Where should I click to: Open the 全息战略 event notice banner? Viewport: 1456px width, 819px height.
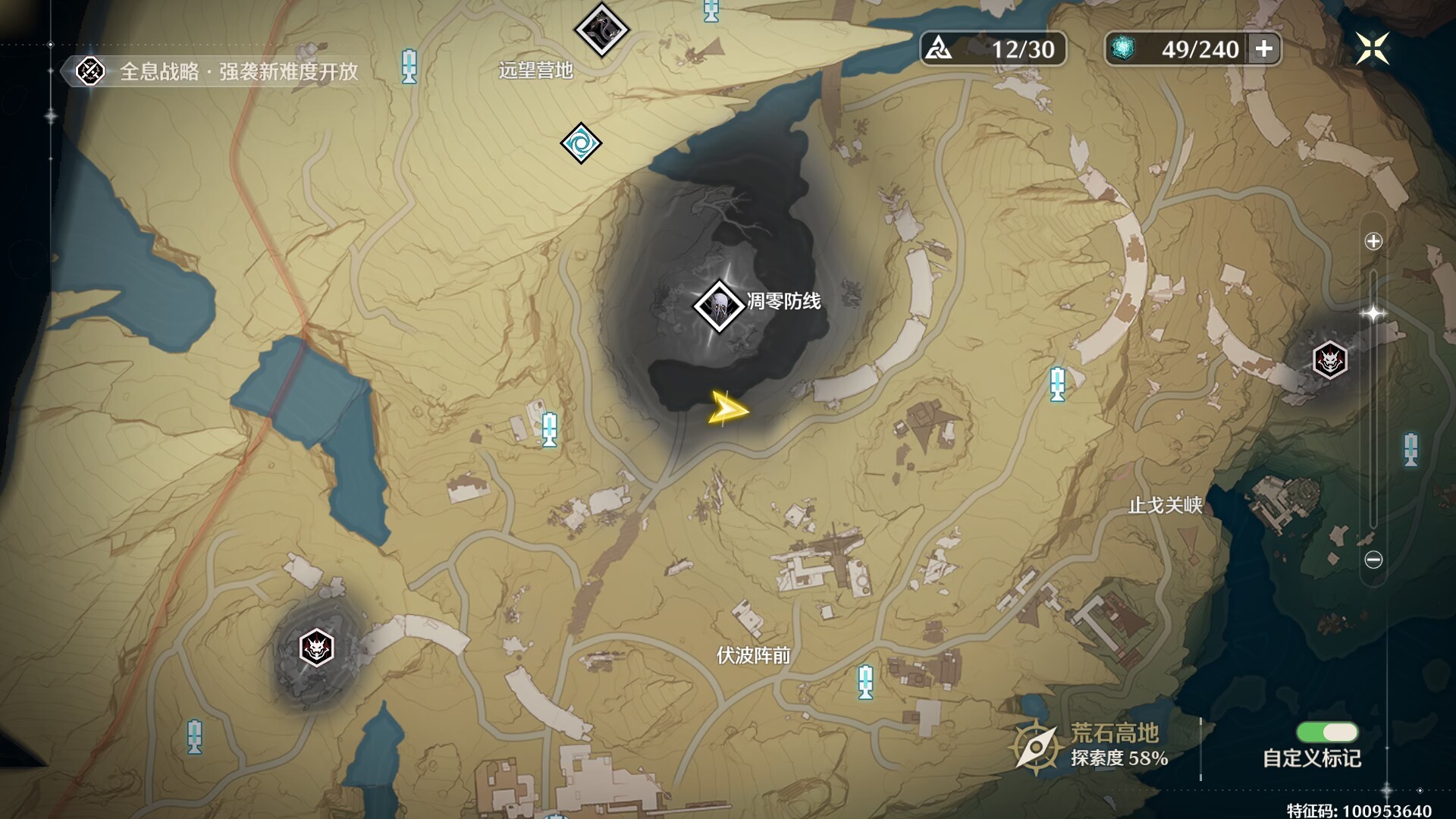tap(220, 71)
